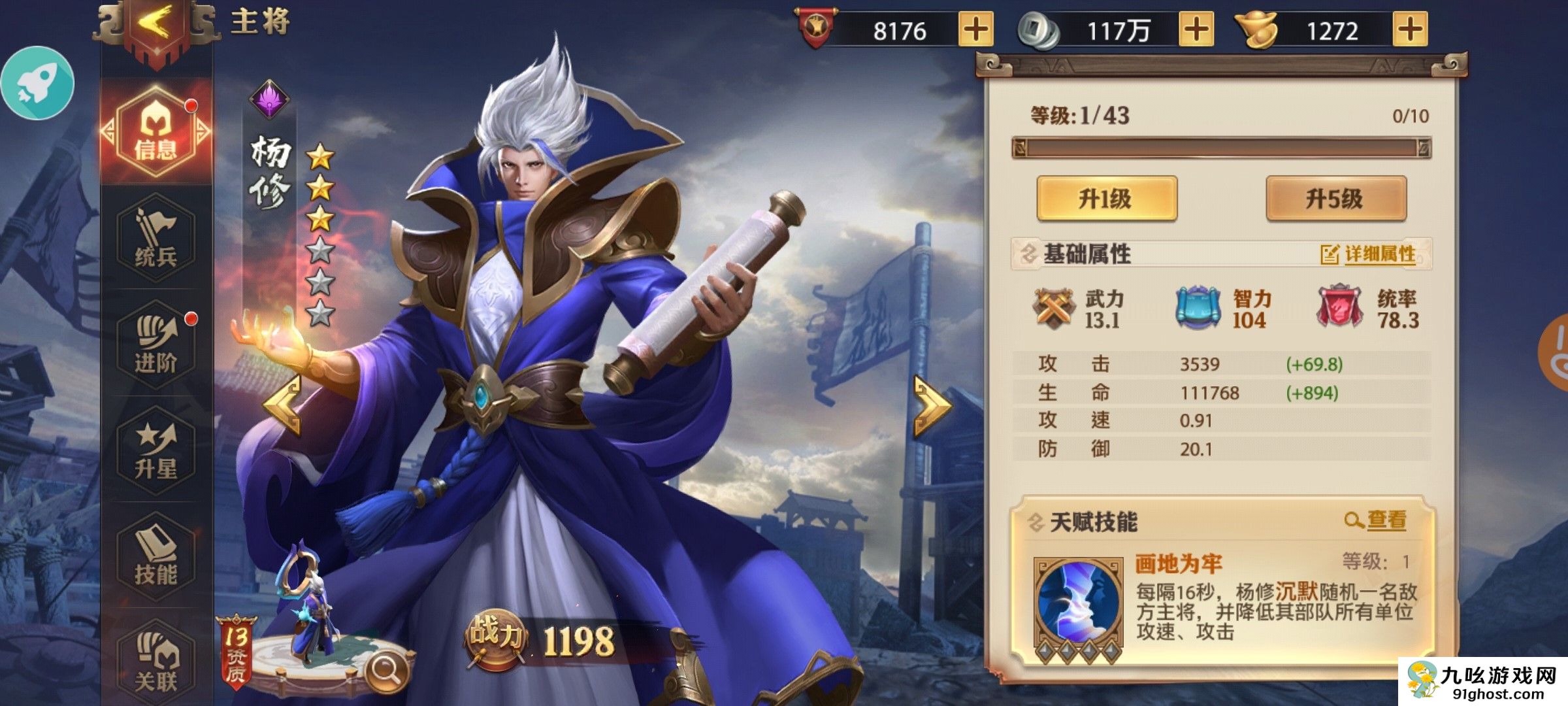Viewport: 1568px width, 706px height.
Task: Open the 关联 relations tab
Action: click(x=156, y=663)
